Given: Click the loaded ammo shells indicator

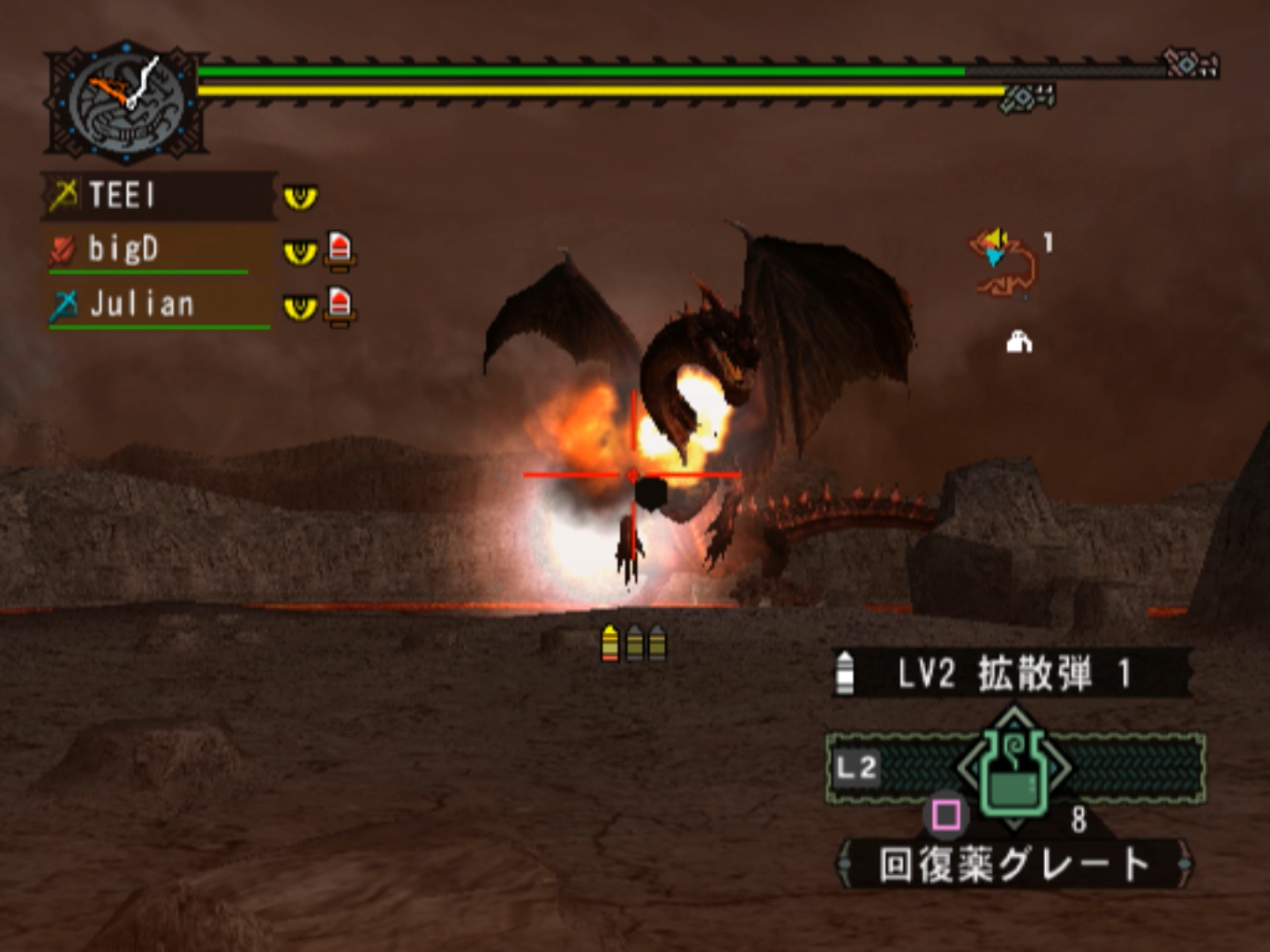Looking at the screenshot, I should [x=633, y=643].
